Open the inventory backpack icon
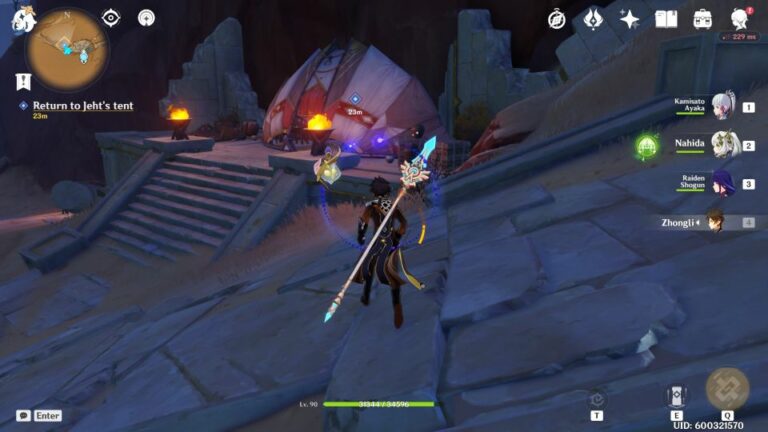 pos(703,19)
